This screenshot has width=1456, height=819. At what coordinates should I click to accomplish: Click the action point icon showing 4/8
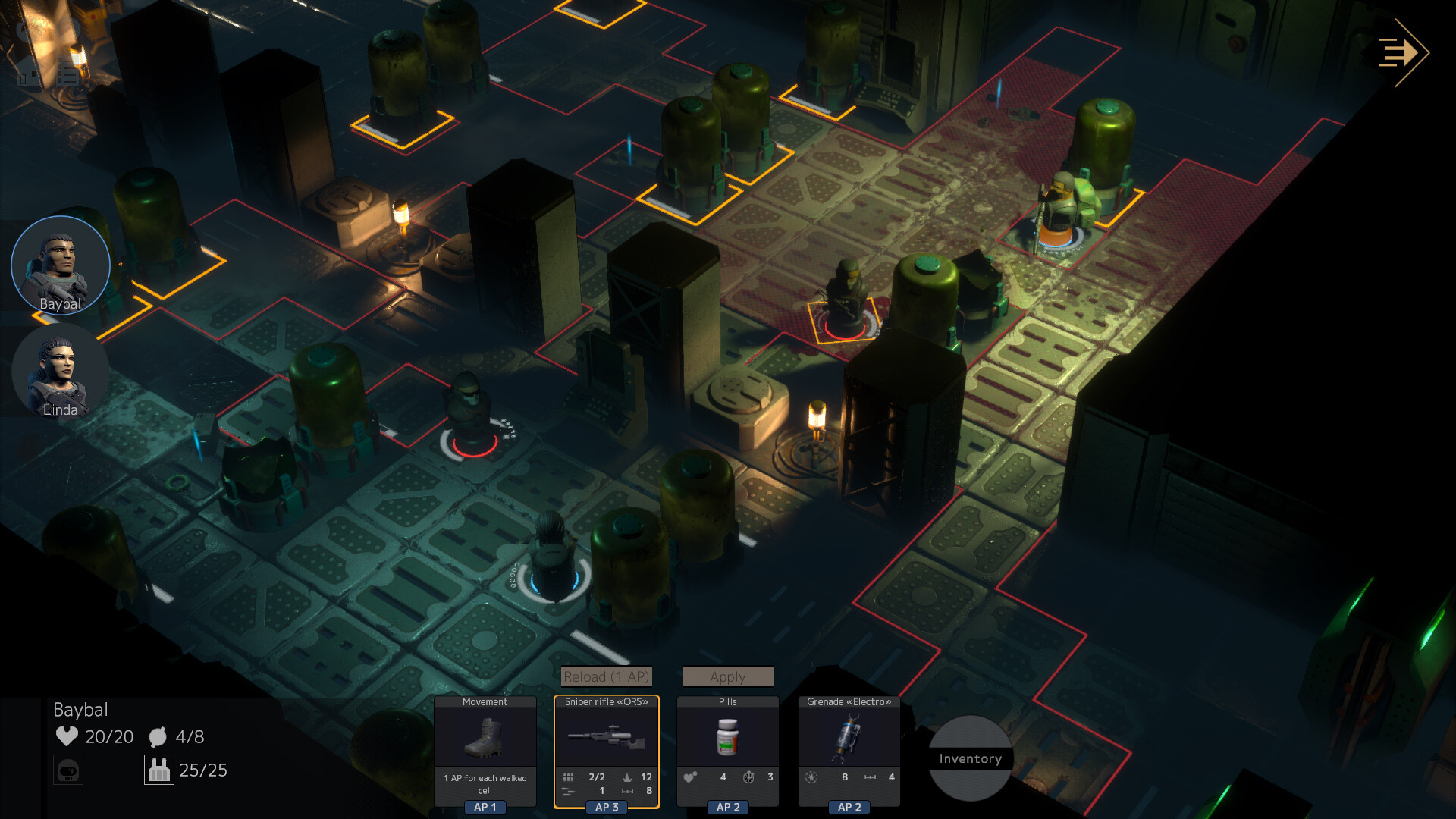coord(157,736)
